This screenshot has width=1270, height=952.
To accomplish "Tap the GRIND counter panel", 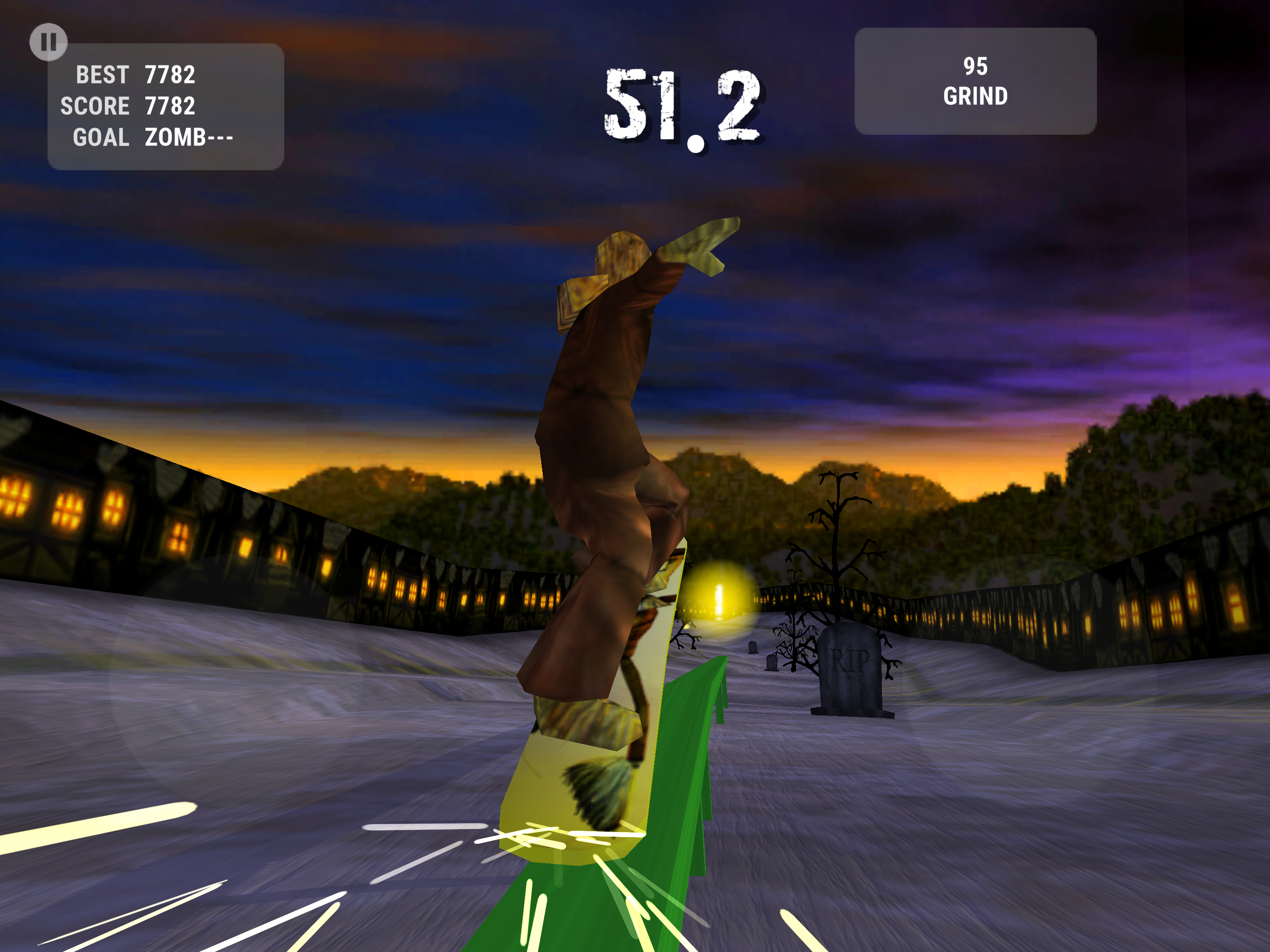I will pos(975,81).
